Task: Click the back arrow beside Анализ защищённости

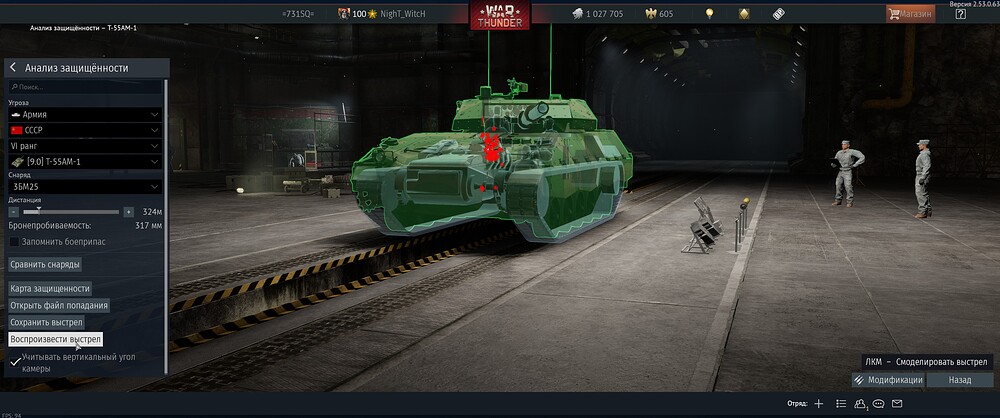Action: [x=13, y=68]
